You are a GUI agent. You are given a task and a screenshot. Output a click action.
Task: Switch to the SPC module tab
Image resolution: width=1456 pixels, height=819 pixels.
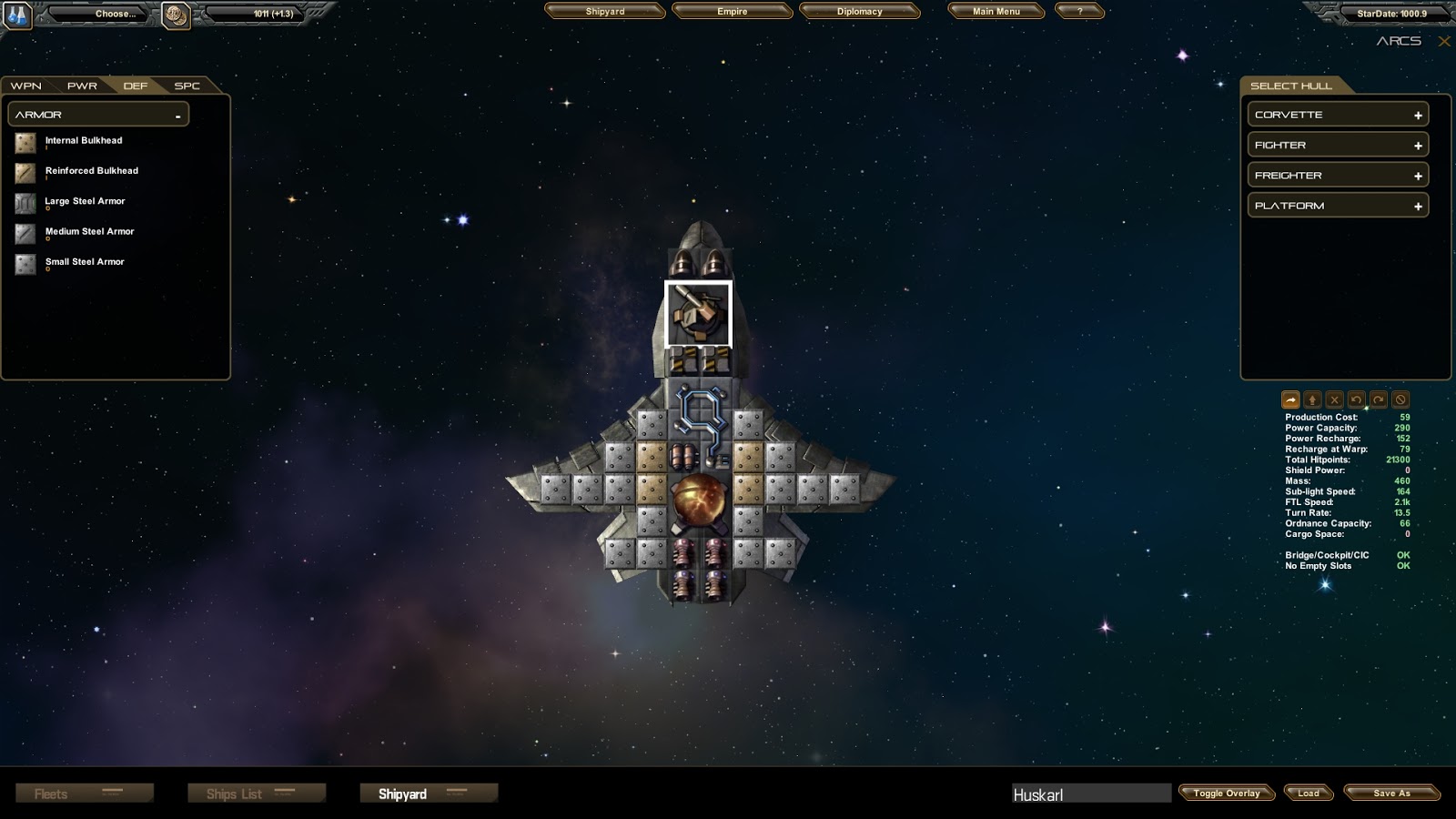click(187, 86)
